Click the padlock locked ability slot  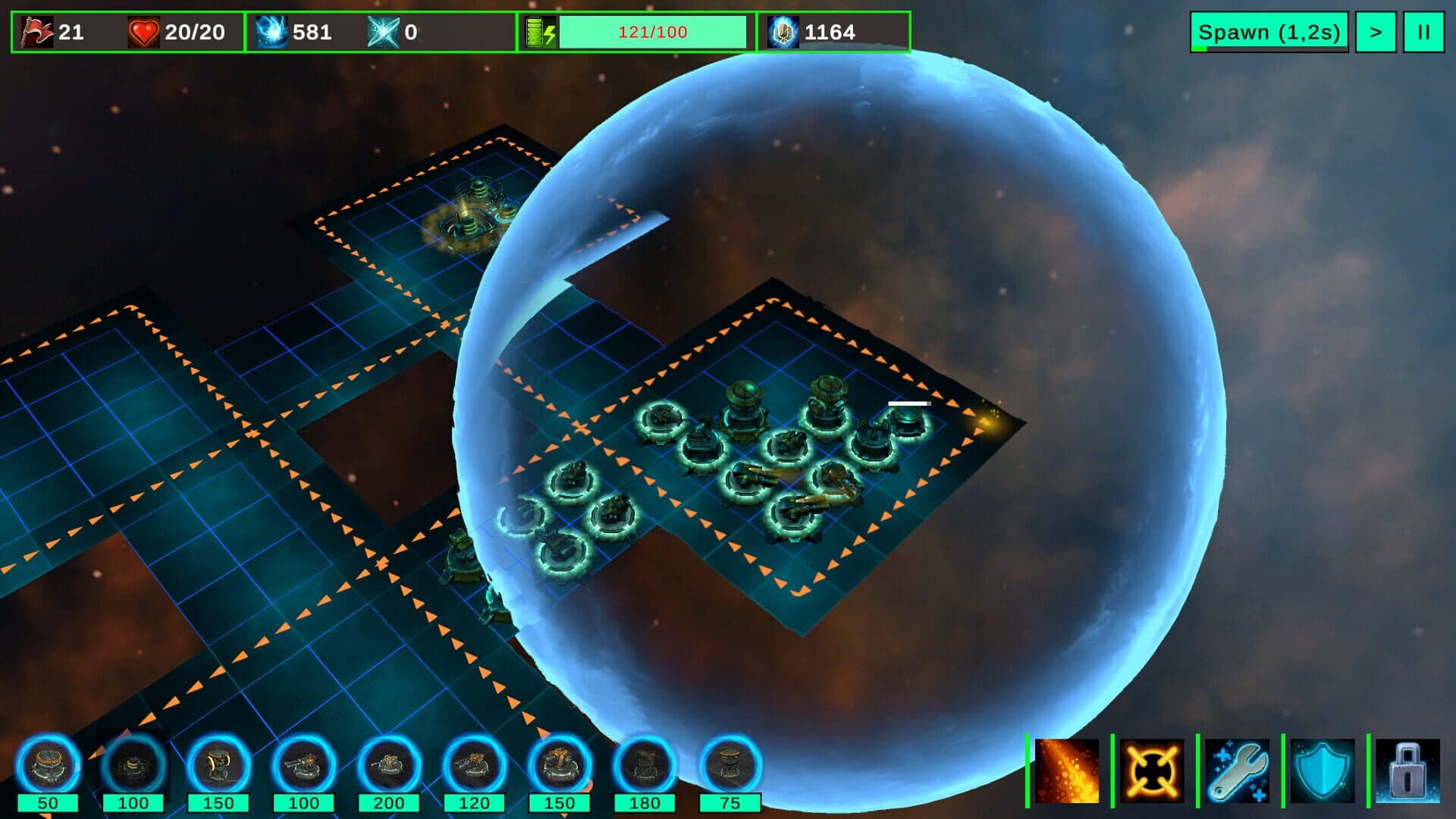coord(1408,770)
